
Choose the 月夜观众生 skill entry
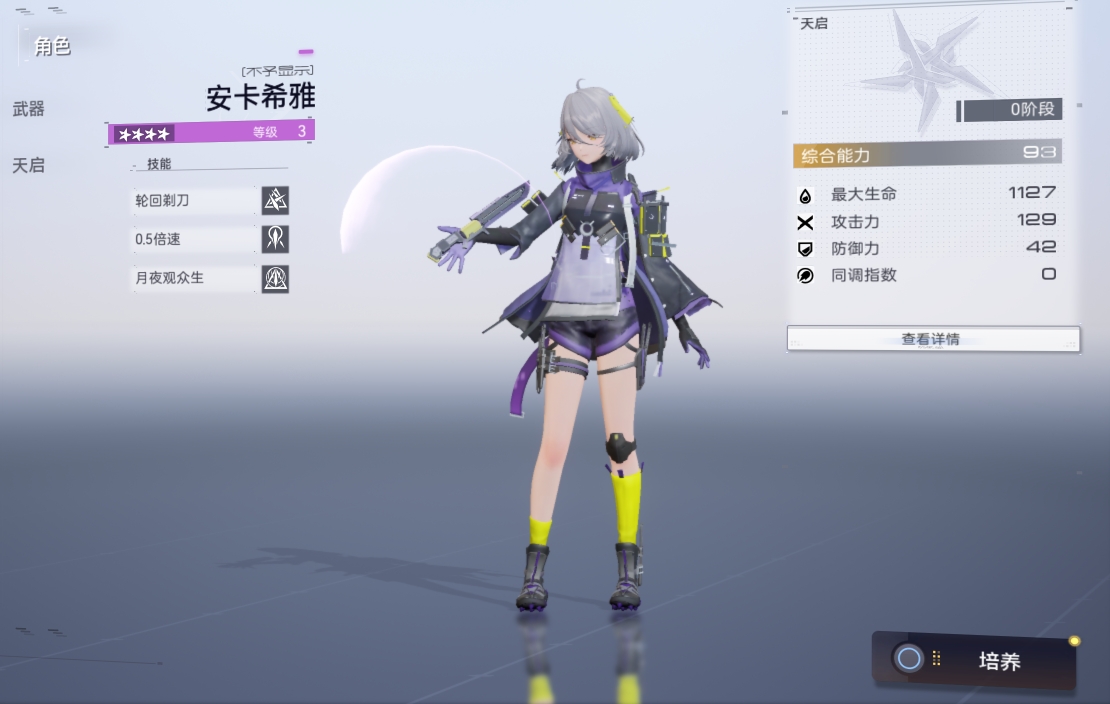pos(193,278)
